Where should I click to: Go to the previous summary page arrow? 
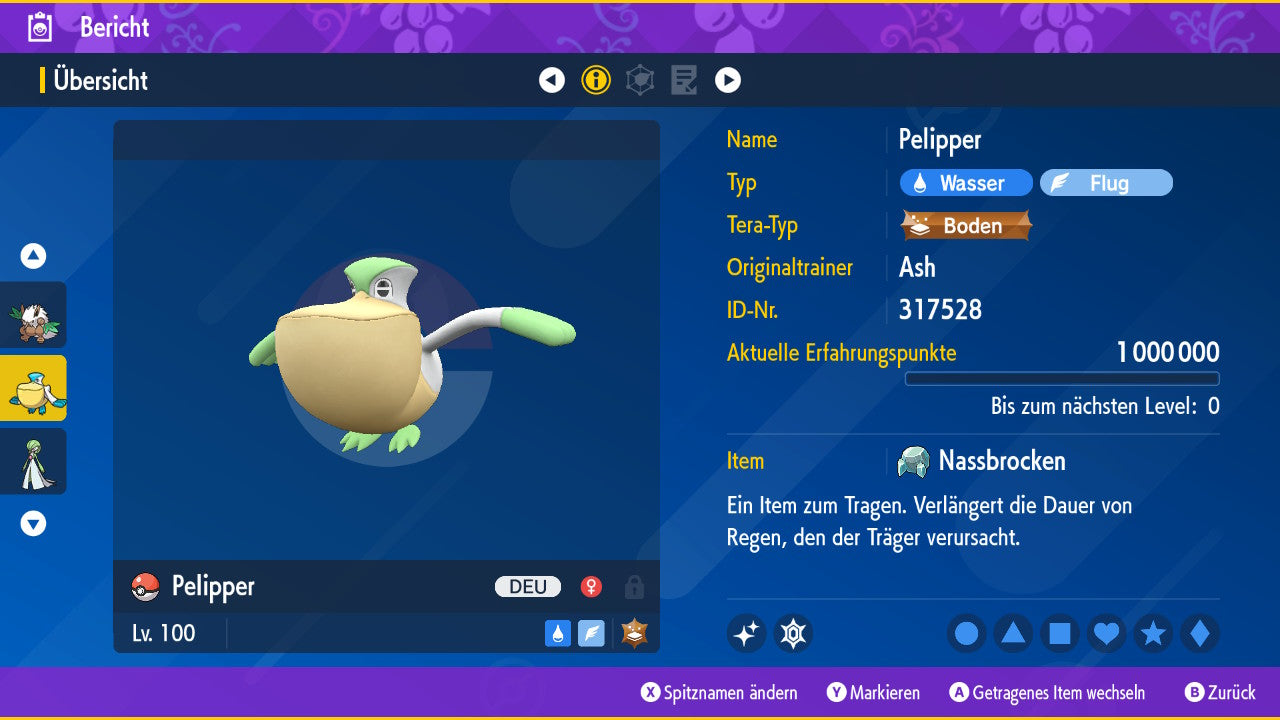tap(552, 80)
